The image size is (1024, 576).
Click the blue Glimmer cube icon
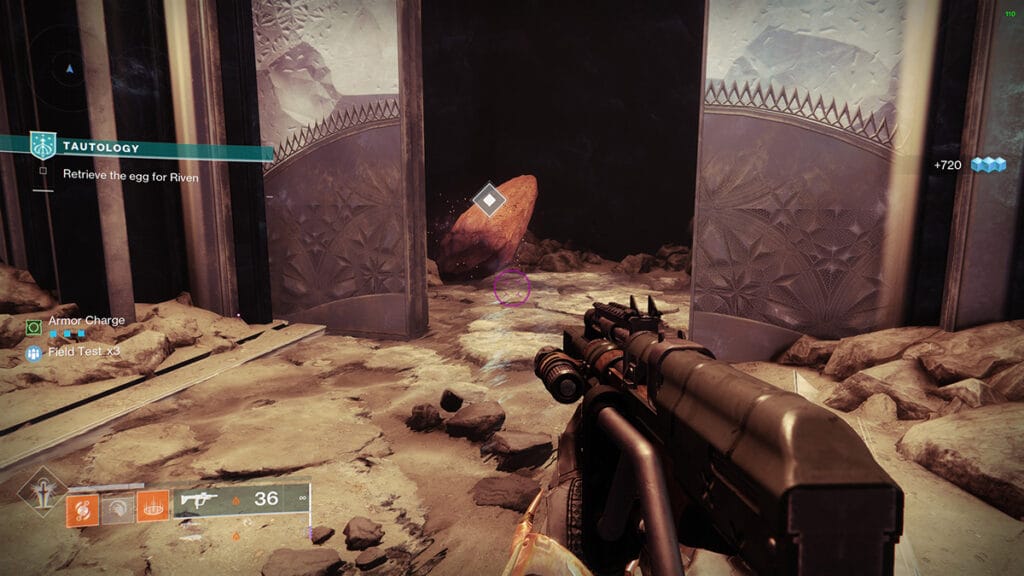pos(988,164)
